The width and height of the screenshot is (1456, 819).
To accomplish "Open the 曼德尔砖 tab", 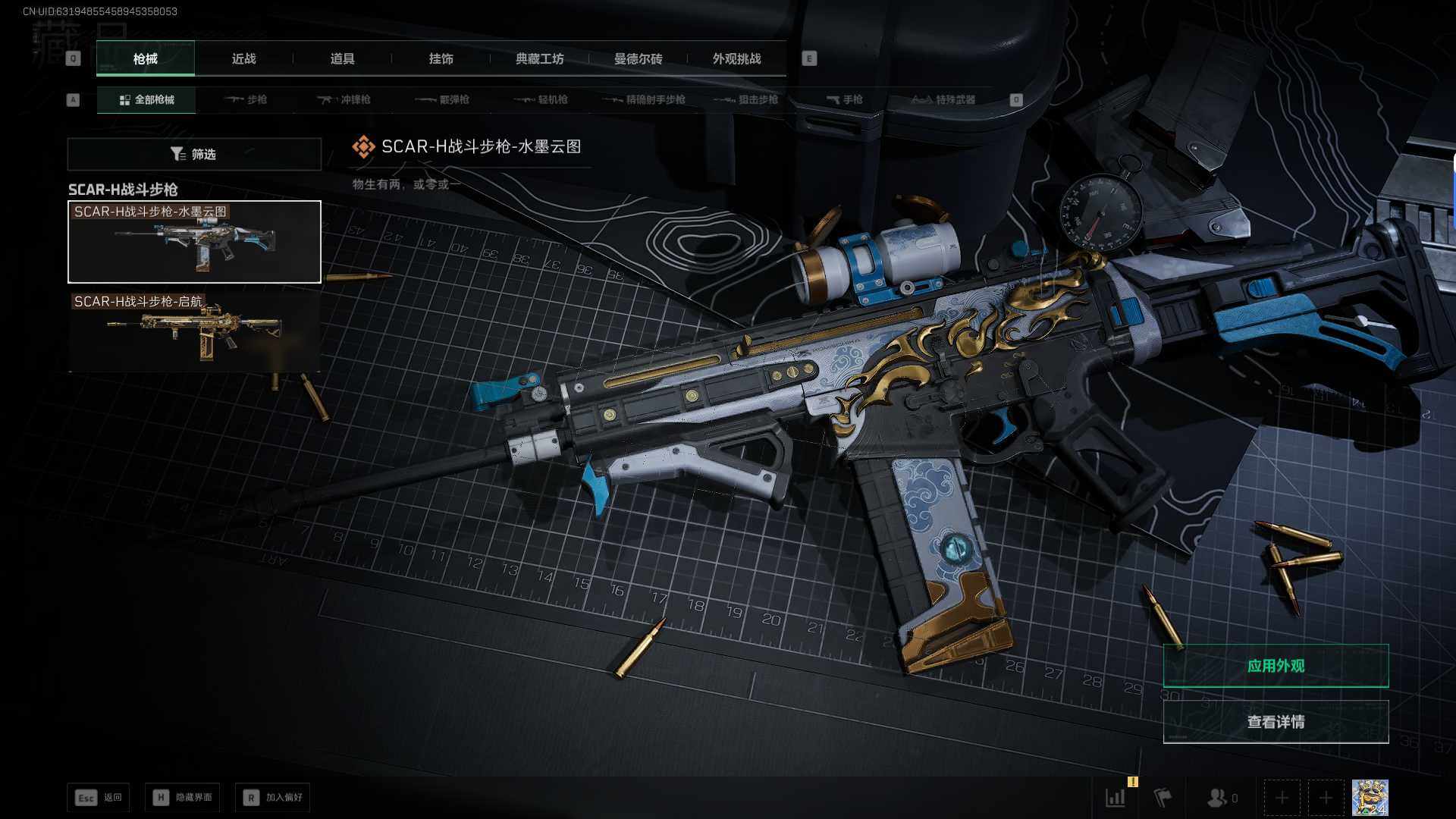I will (x=638, y=59).
